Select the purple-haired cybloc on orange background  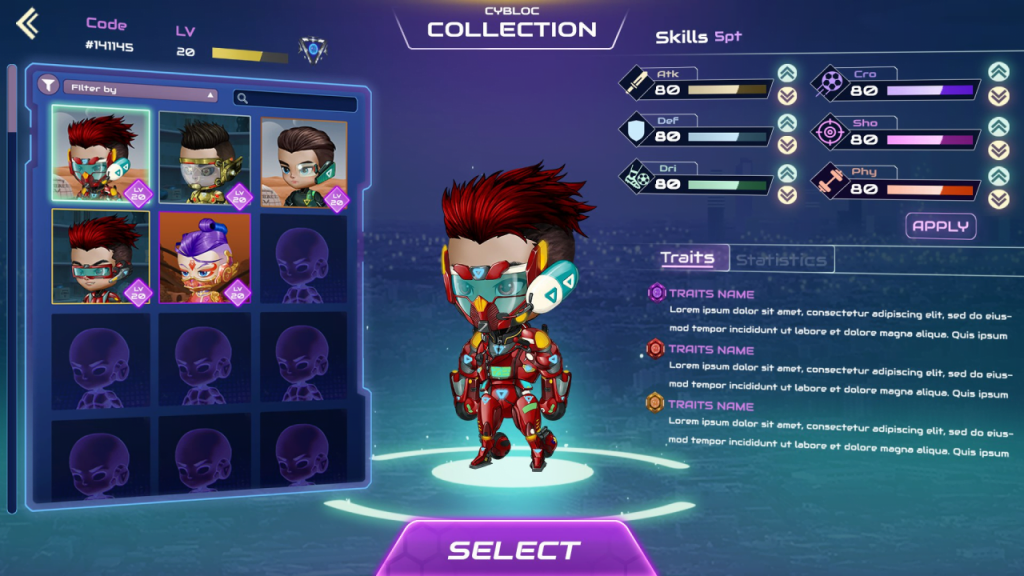pyautogui.click(x=204, y=257)
